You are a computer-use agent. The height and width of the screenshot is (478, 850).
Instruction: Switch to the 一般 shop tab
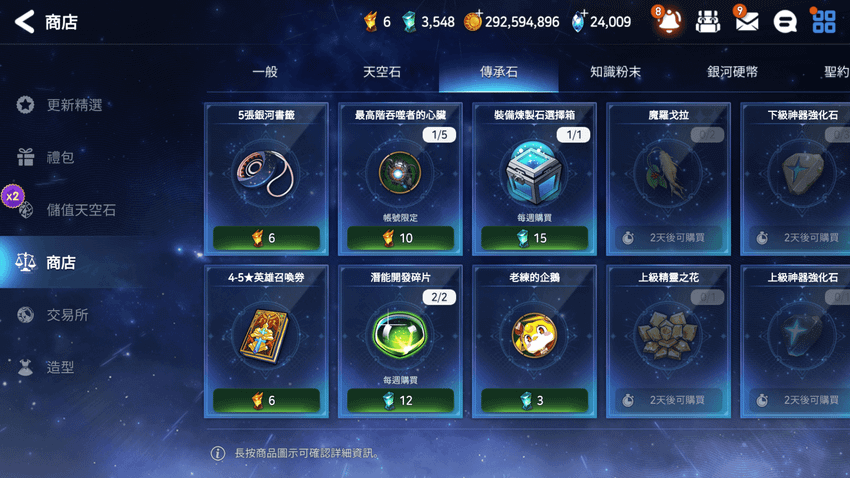265,72
